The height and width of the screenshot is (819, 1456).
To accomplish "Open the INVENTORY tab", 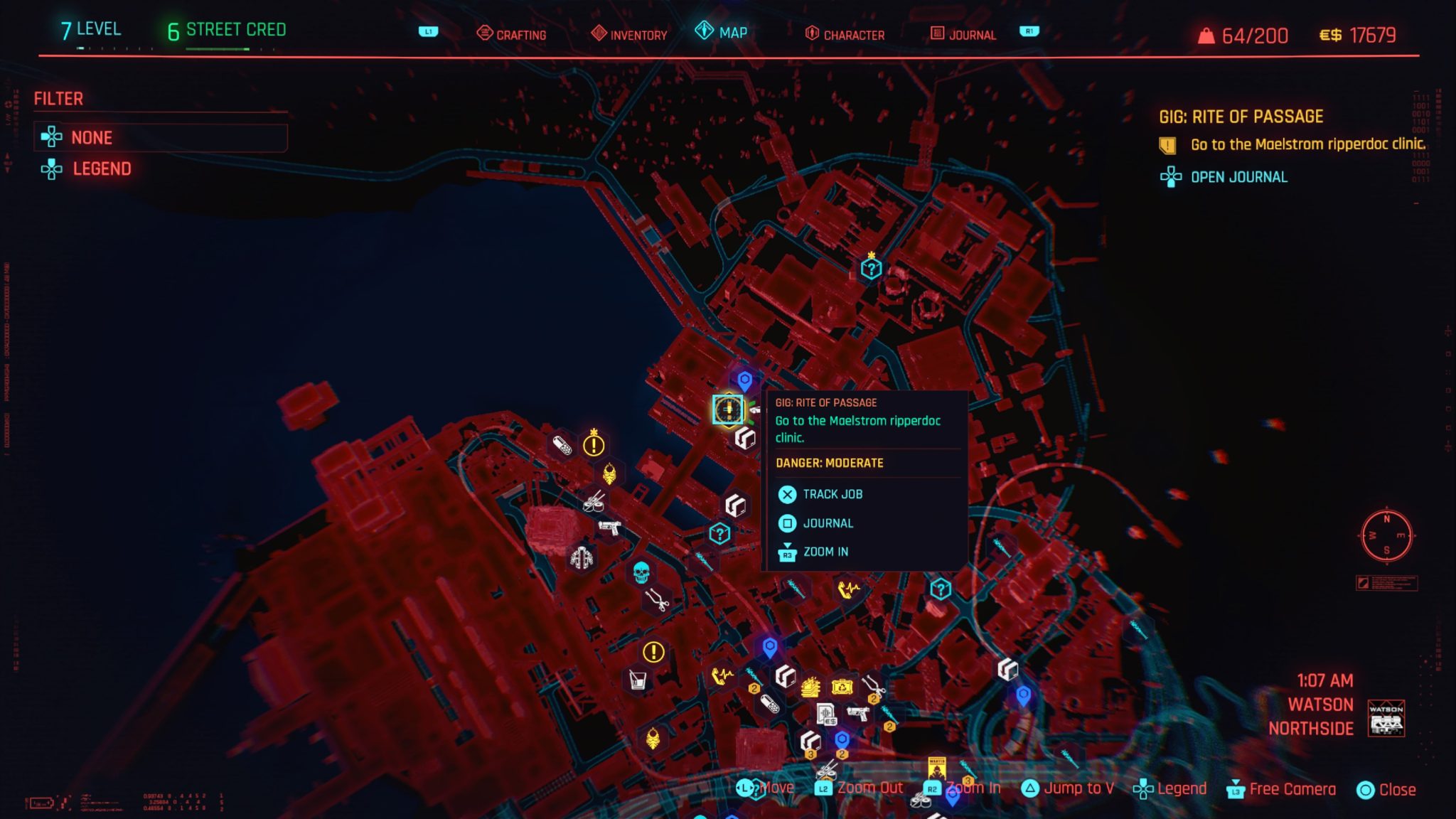I will click(x=638, y=33).
